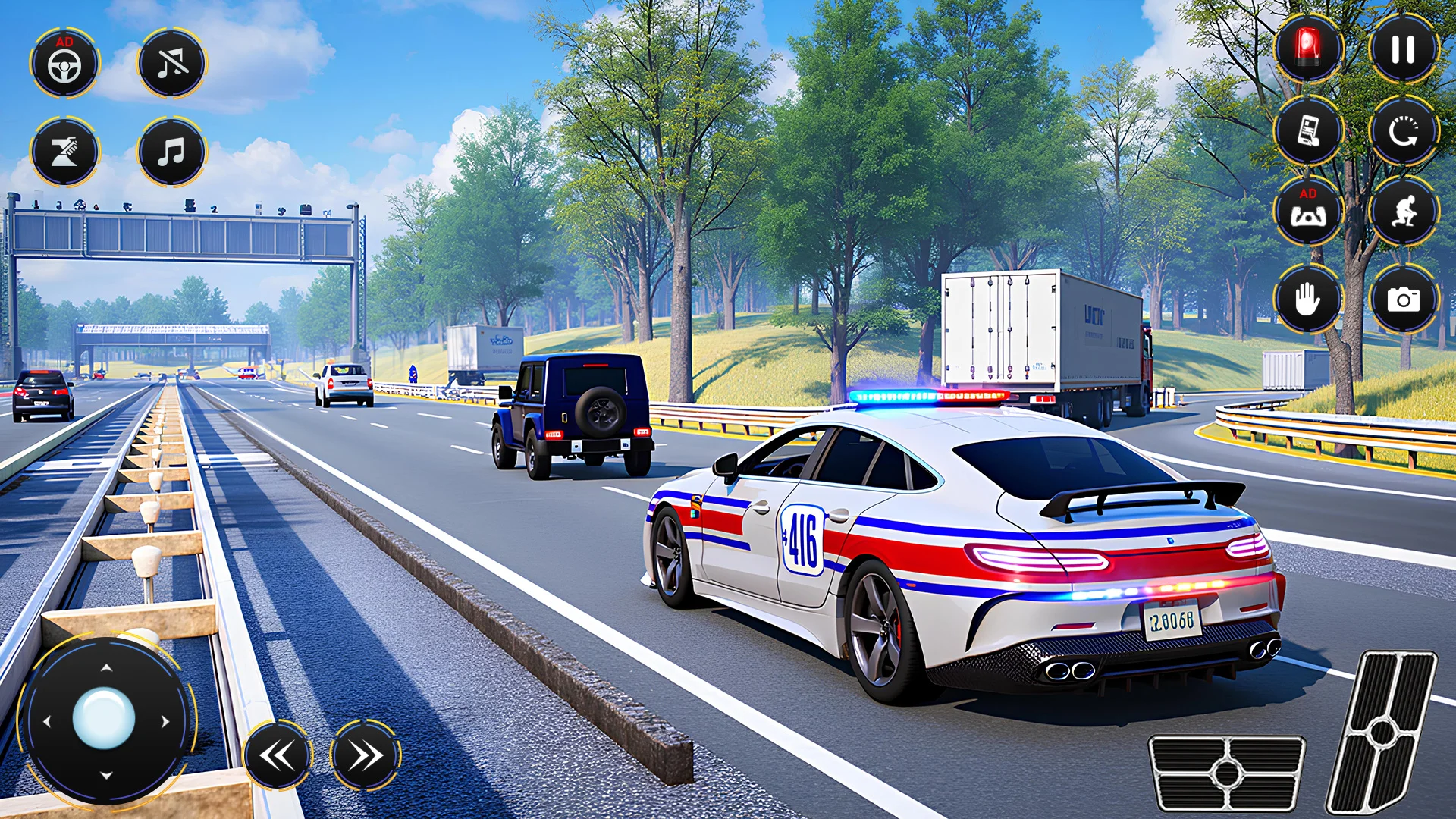This screenshot has width=1456, height=819.
Task: Step on the brake pedal
Action: (x=1226, y=773)
